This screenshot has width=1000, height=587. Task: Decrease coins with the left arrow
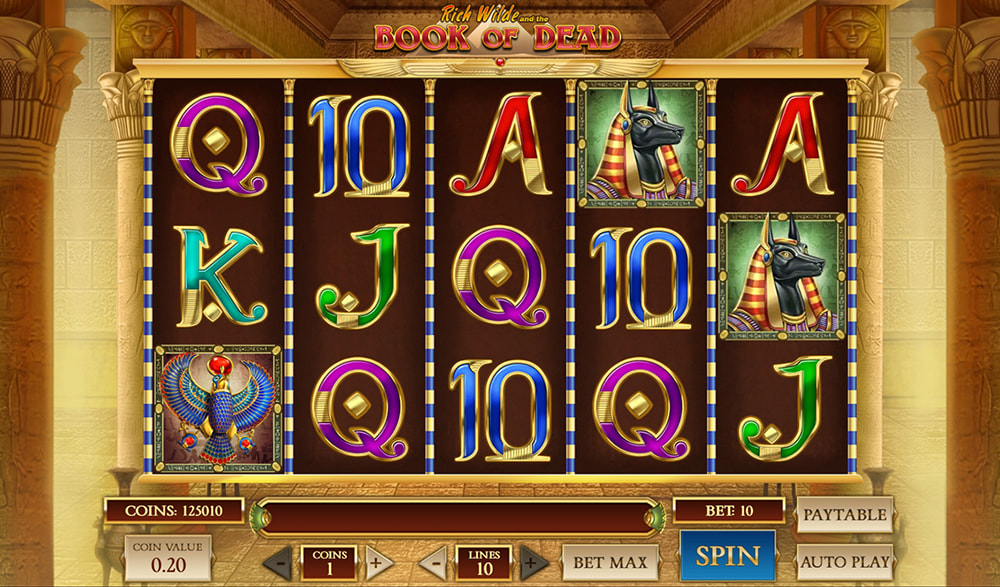pos(282,562)
